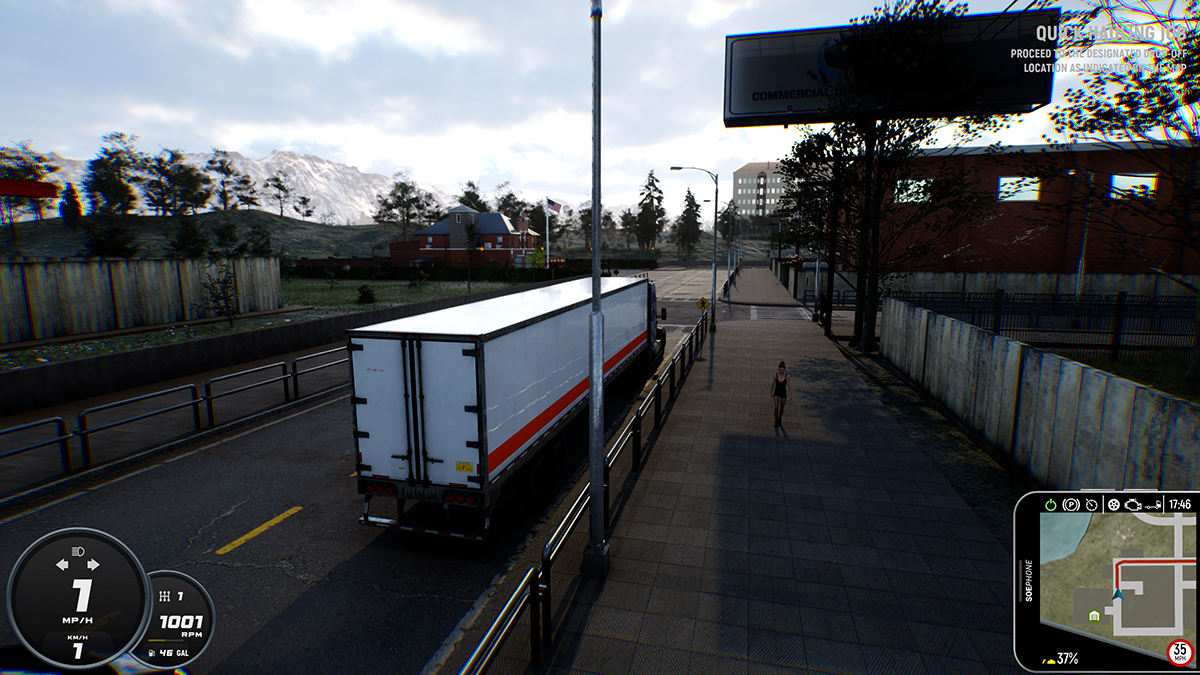This screenshot has height=675, width=1200.
Task: Click the gear shifter icon on the tachometer
Action: tap(165, 597)
